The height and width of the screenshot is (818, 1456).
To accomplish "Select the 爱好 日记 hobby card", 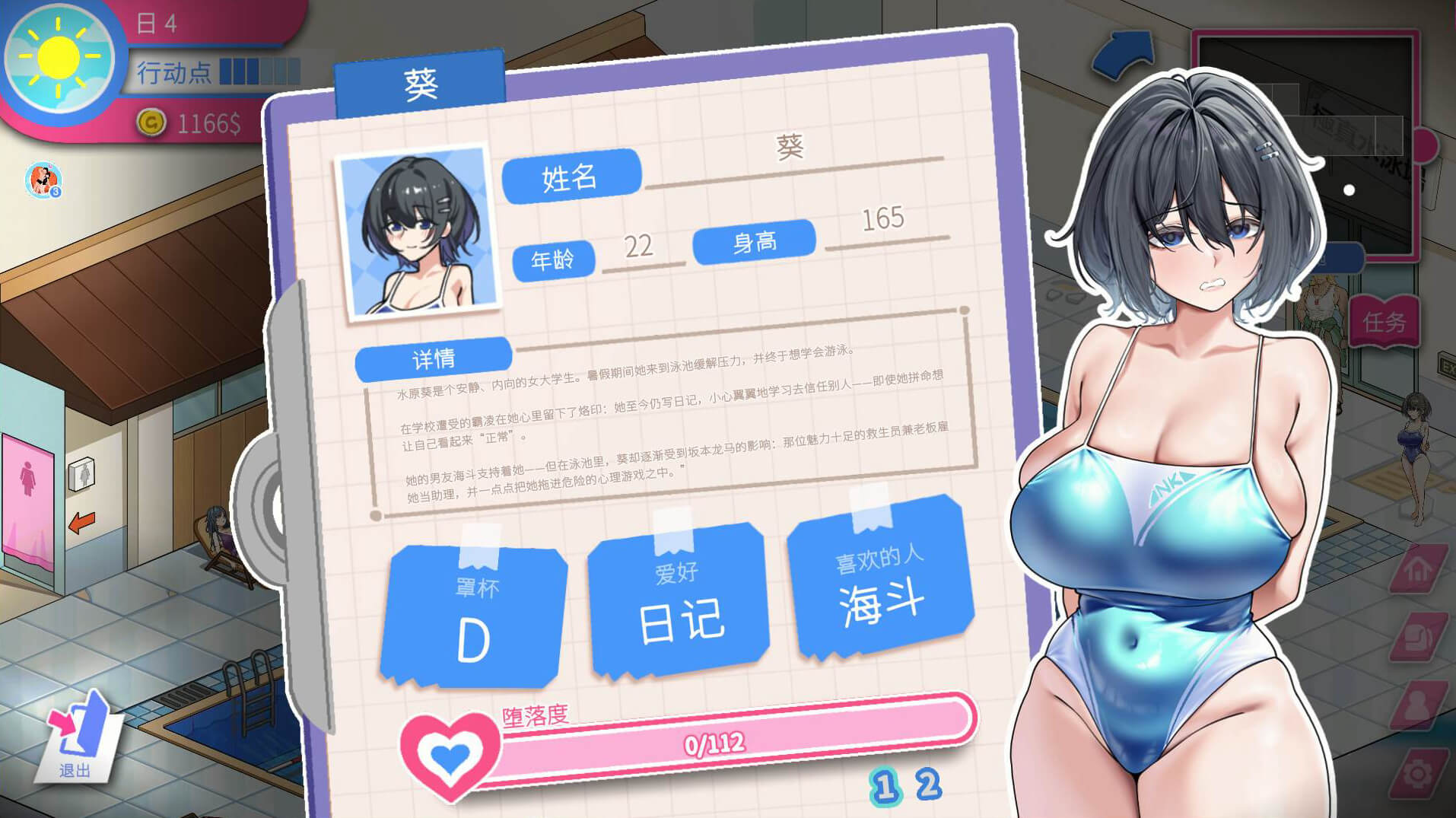I will pos(679,600).
